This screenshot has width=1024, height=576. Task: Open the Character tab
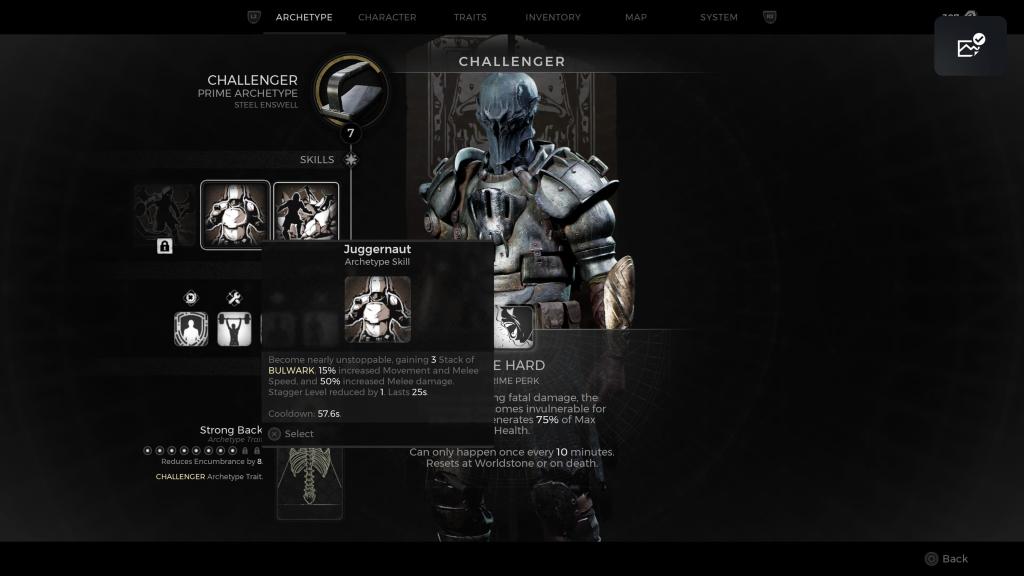click(x=387, y=17)
